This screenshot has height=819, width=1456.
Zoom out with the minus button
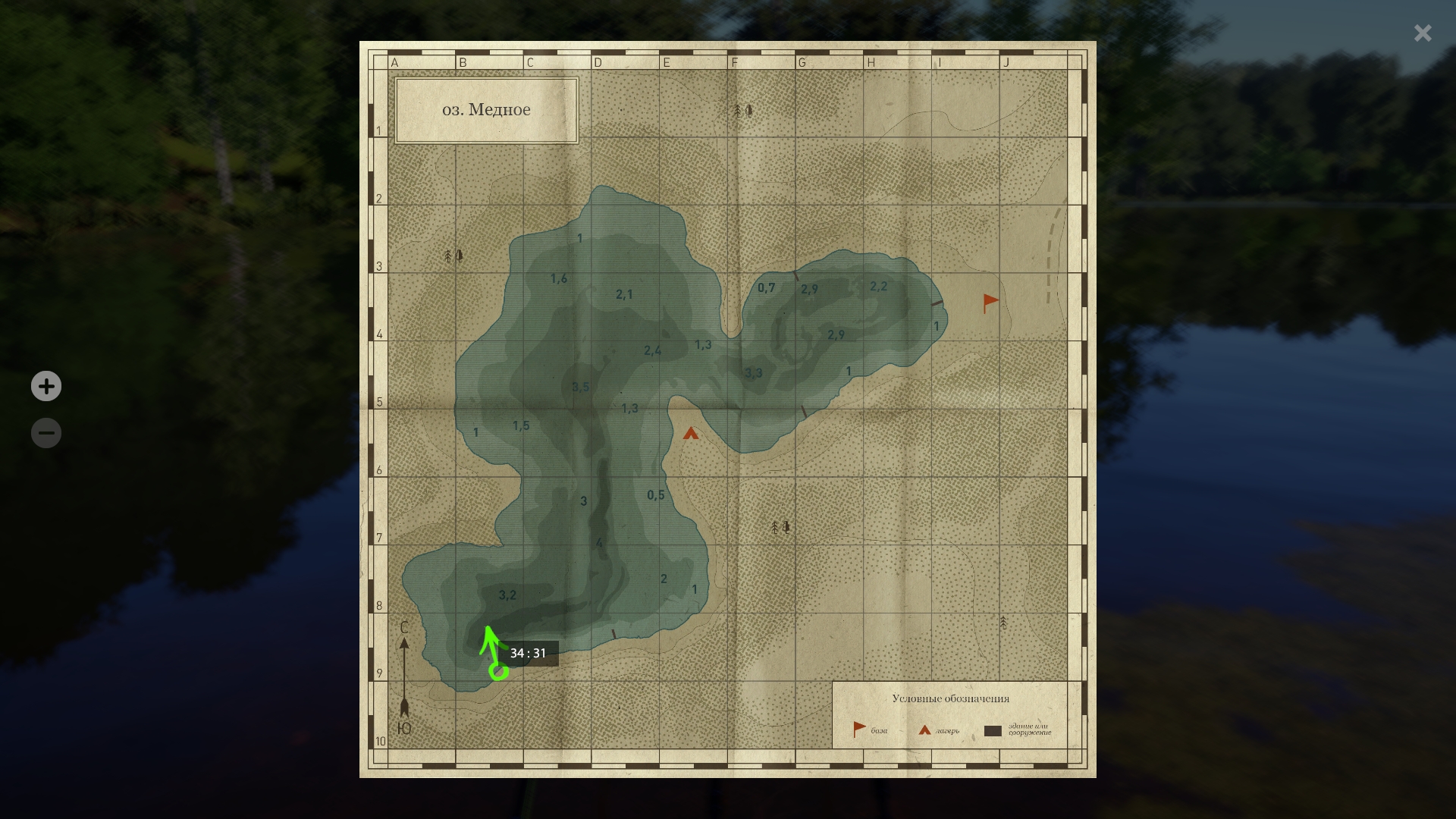coord(46,433)
